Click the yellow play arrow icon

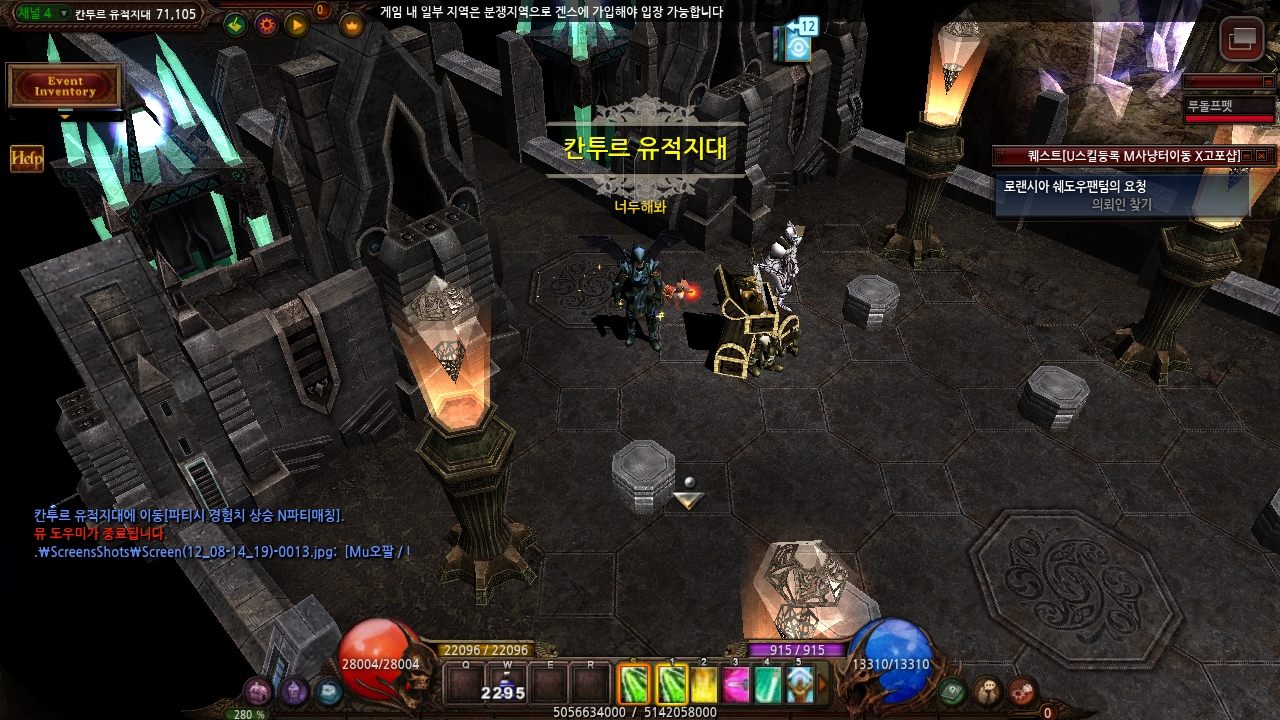pyautogui.click(x=297, y=25)
